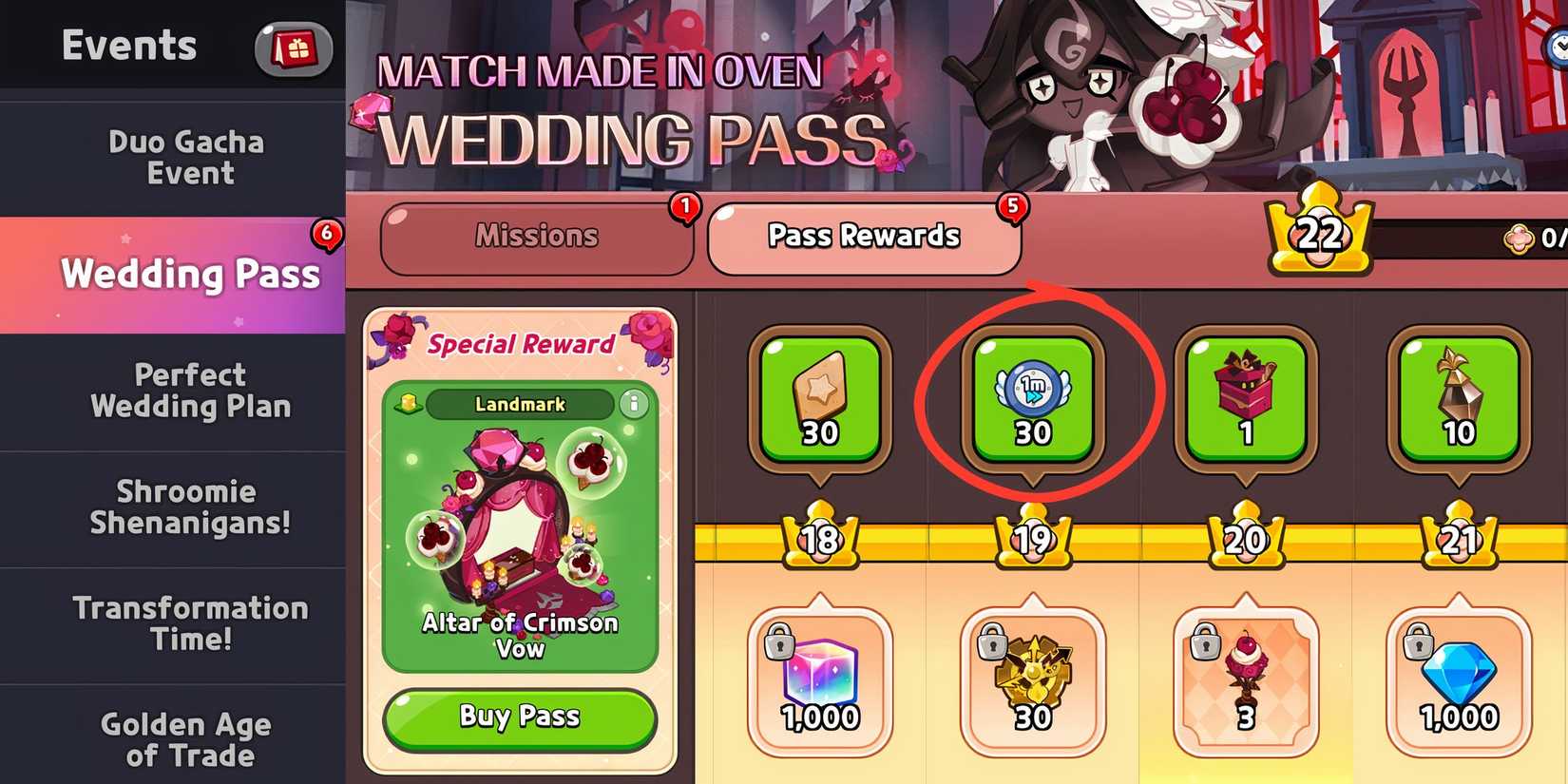Claim the circled 1m Speed-Up x30 reward
This screenshot has width=1568, height=784.
pos(1031,399)
